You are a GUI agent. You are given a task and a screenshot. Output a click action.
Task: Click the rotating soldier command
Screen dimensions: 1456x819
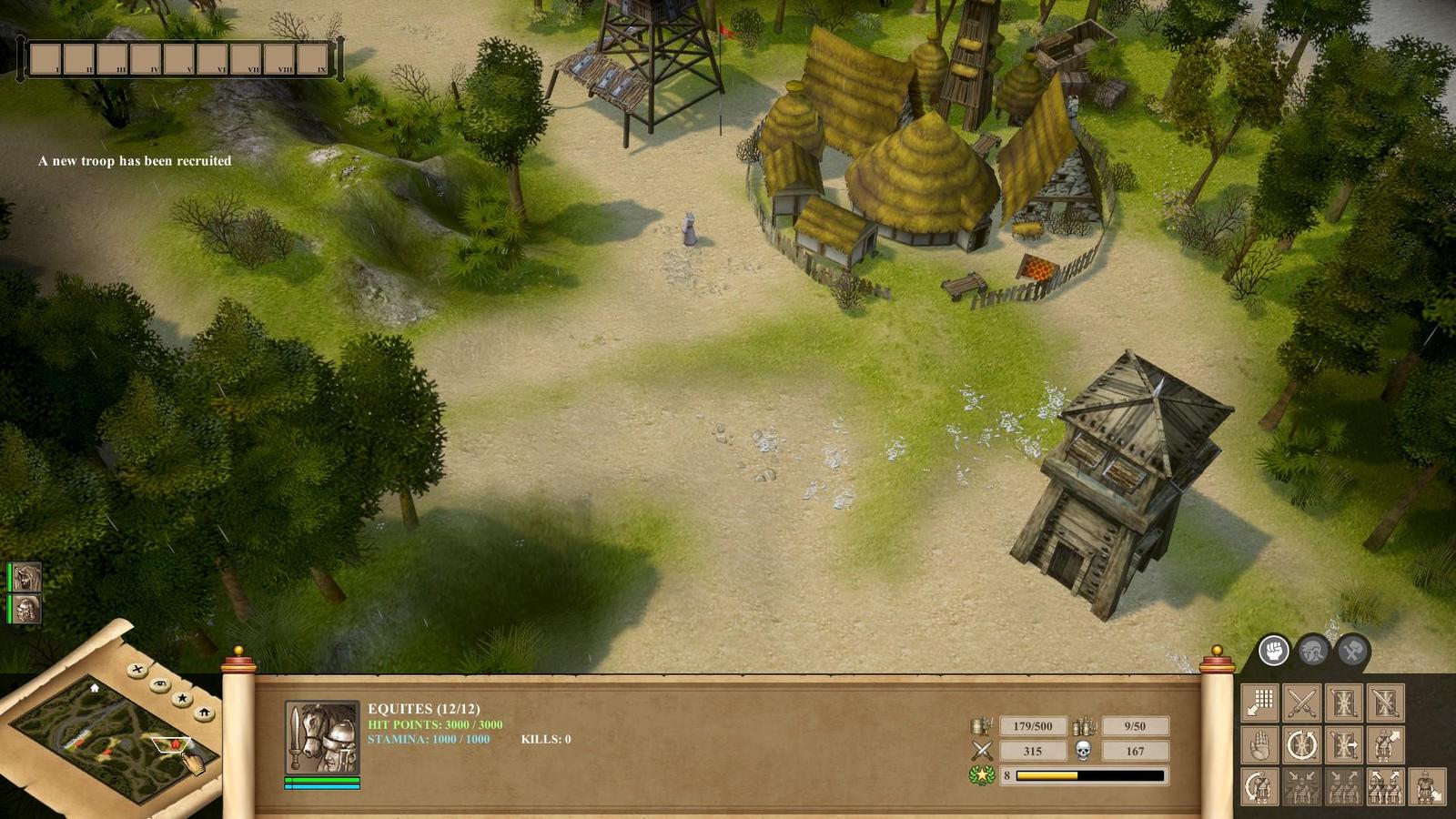[1260, 787]
